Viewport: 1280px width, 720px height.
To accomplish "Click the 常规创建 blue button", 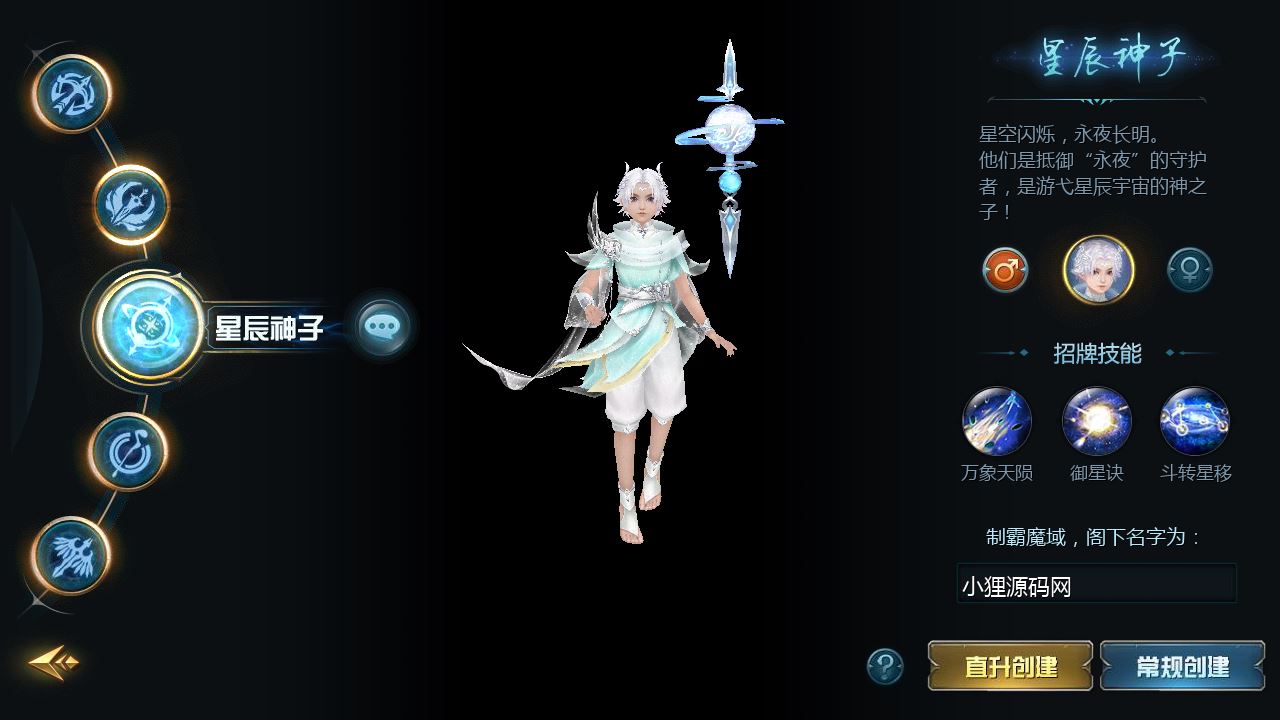I will click(1182, 666).
